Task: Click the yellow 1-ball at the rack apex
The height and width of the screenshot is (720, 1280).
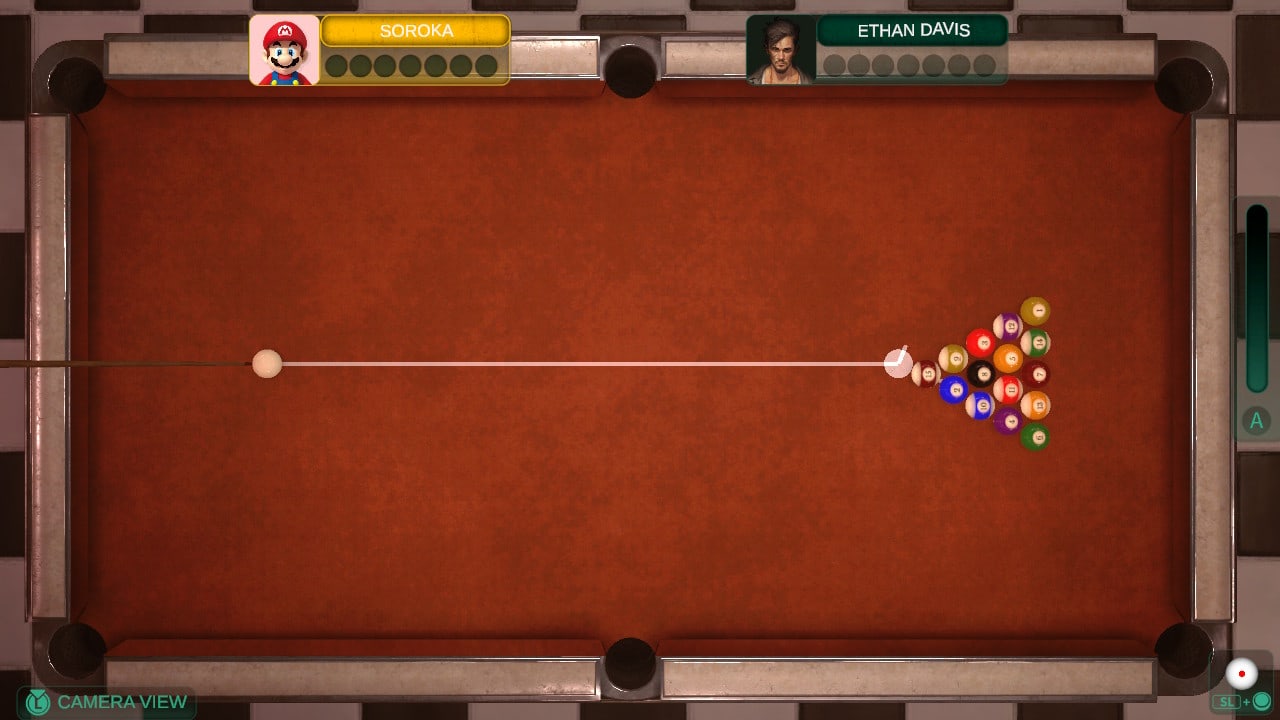Action: tap(1035, 310)
